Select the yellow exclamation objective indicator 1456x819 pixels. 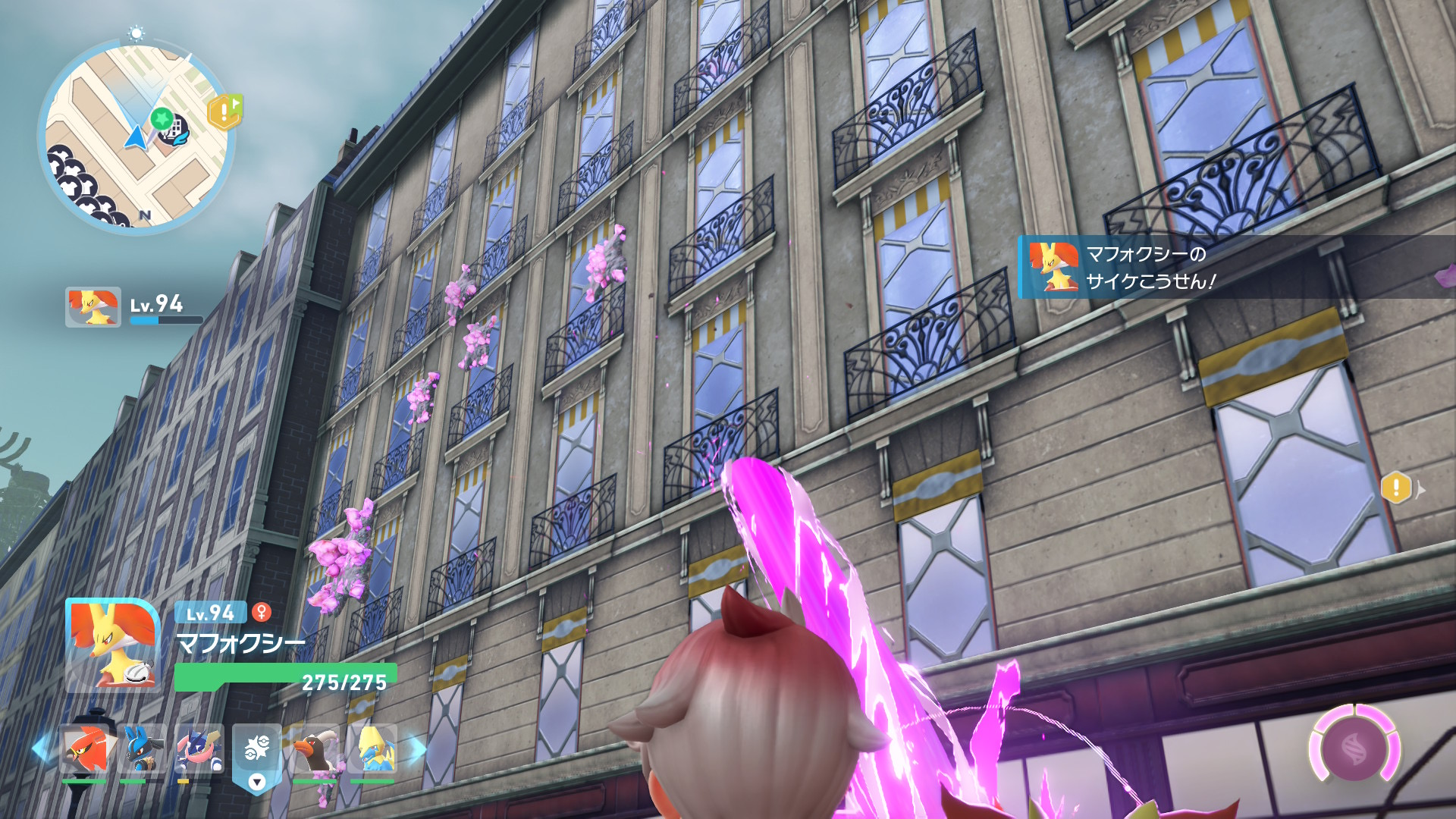pos(1396,488)
